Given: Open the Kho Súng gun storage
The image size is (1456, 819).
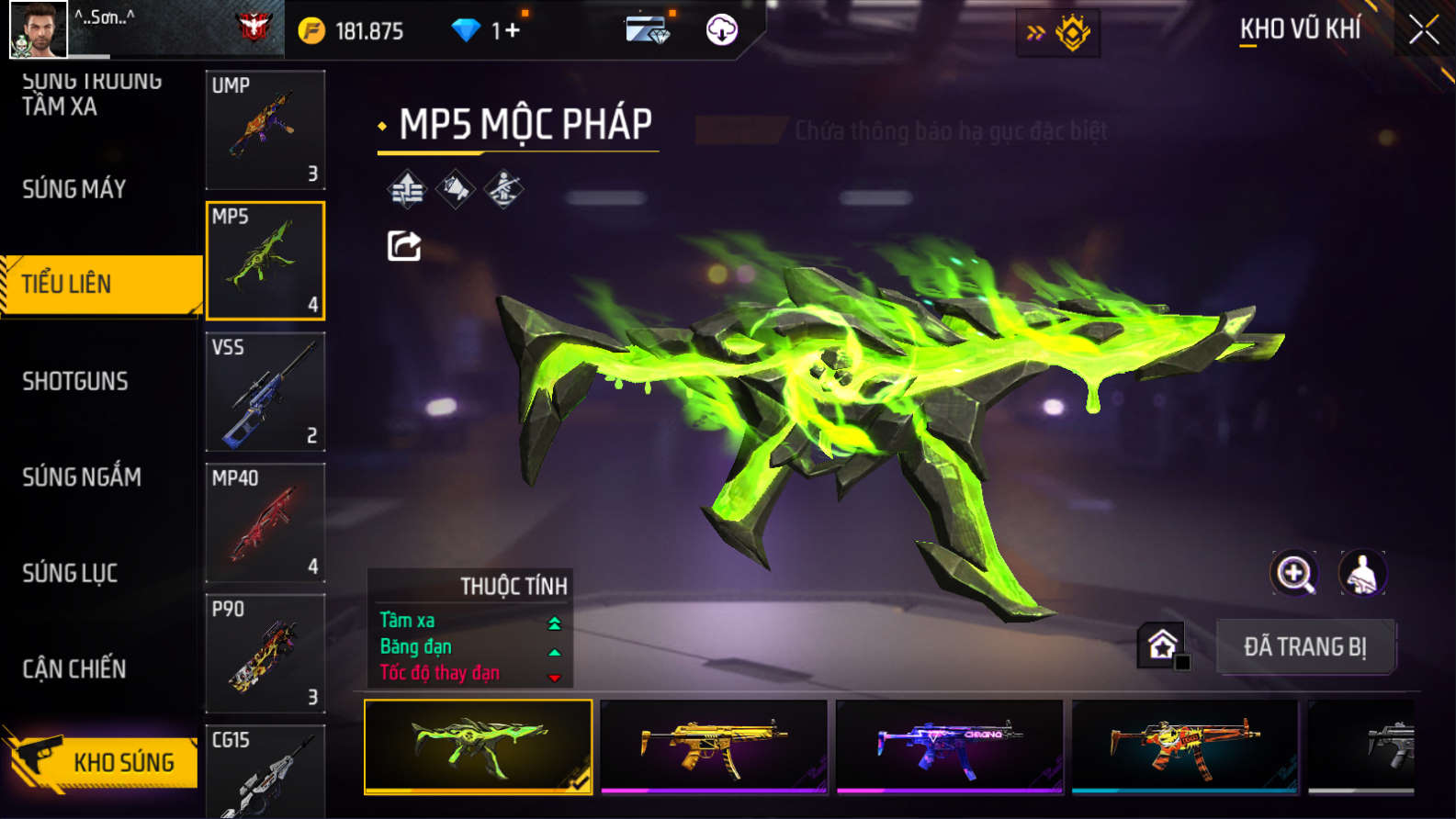Looking at the screenshot, I should pyautogui.click(x=101, y=761).
